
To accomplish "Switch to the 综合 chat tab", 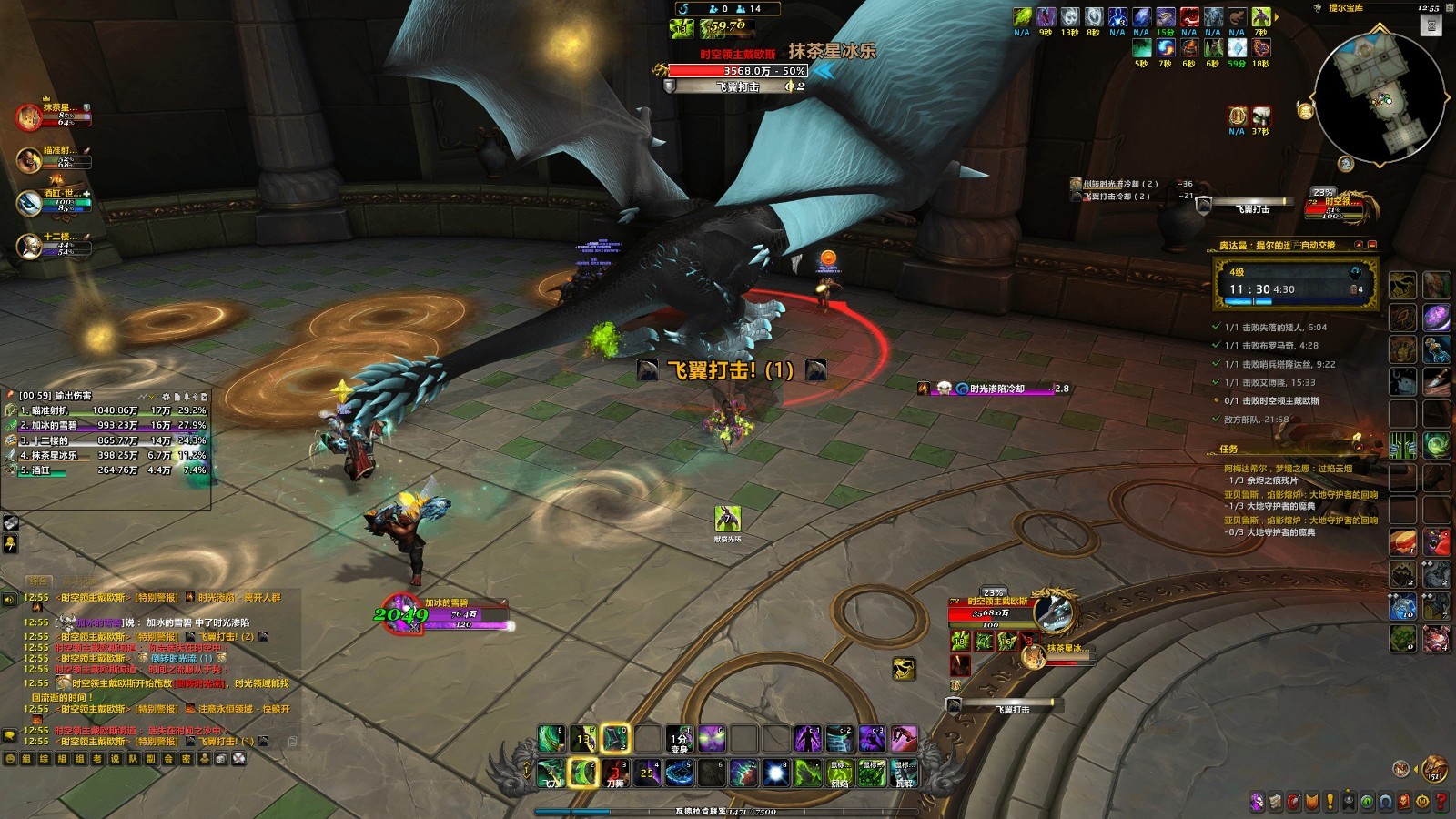I will point(37,581).
